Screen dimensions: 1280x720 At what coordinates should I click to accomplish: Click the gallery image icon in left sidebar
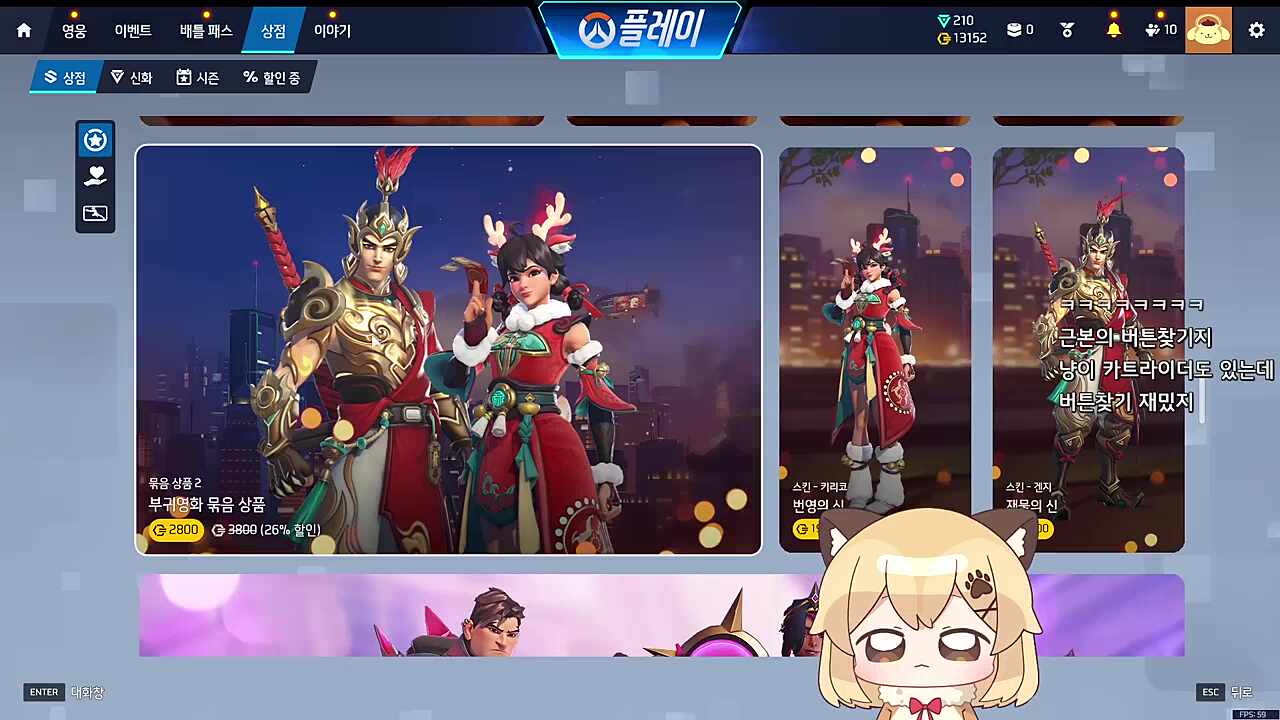tap(95, 213)
